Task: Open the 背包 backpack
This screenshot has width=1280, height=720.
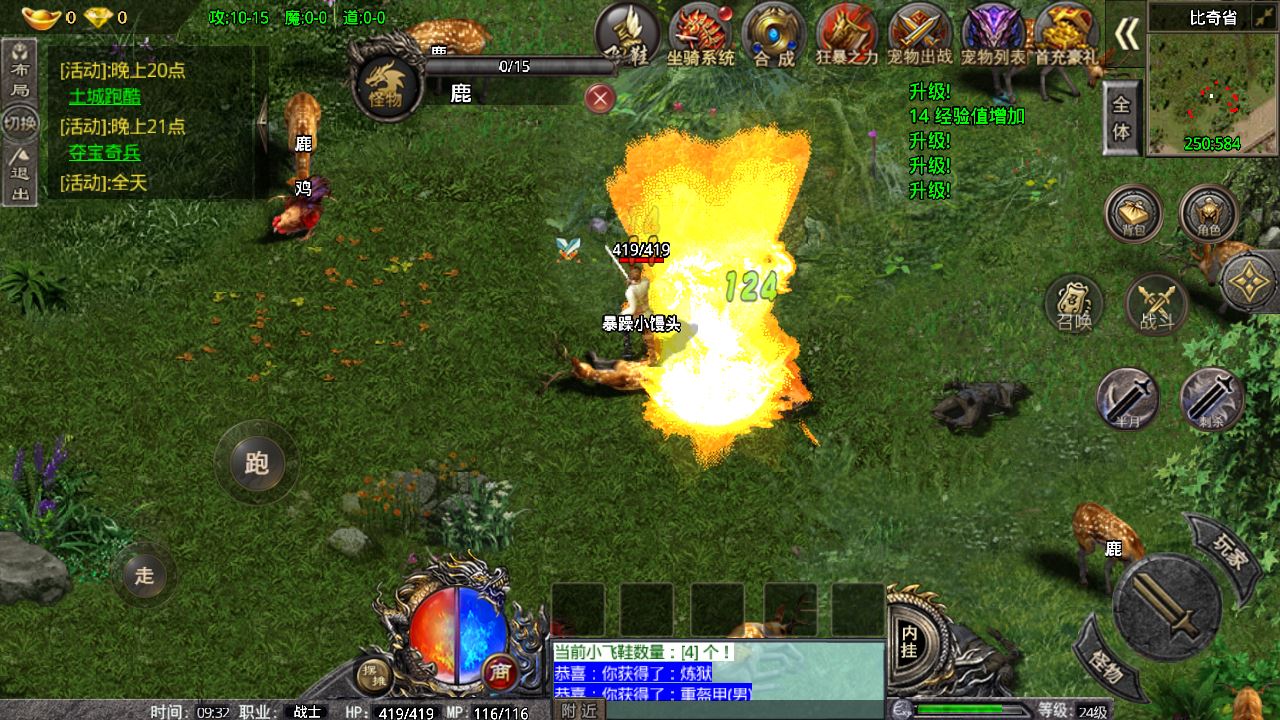Action: pos(1133,213)
